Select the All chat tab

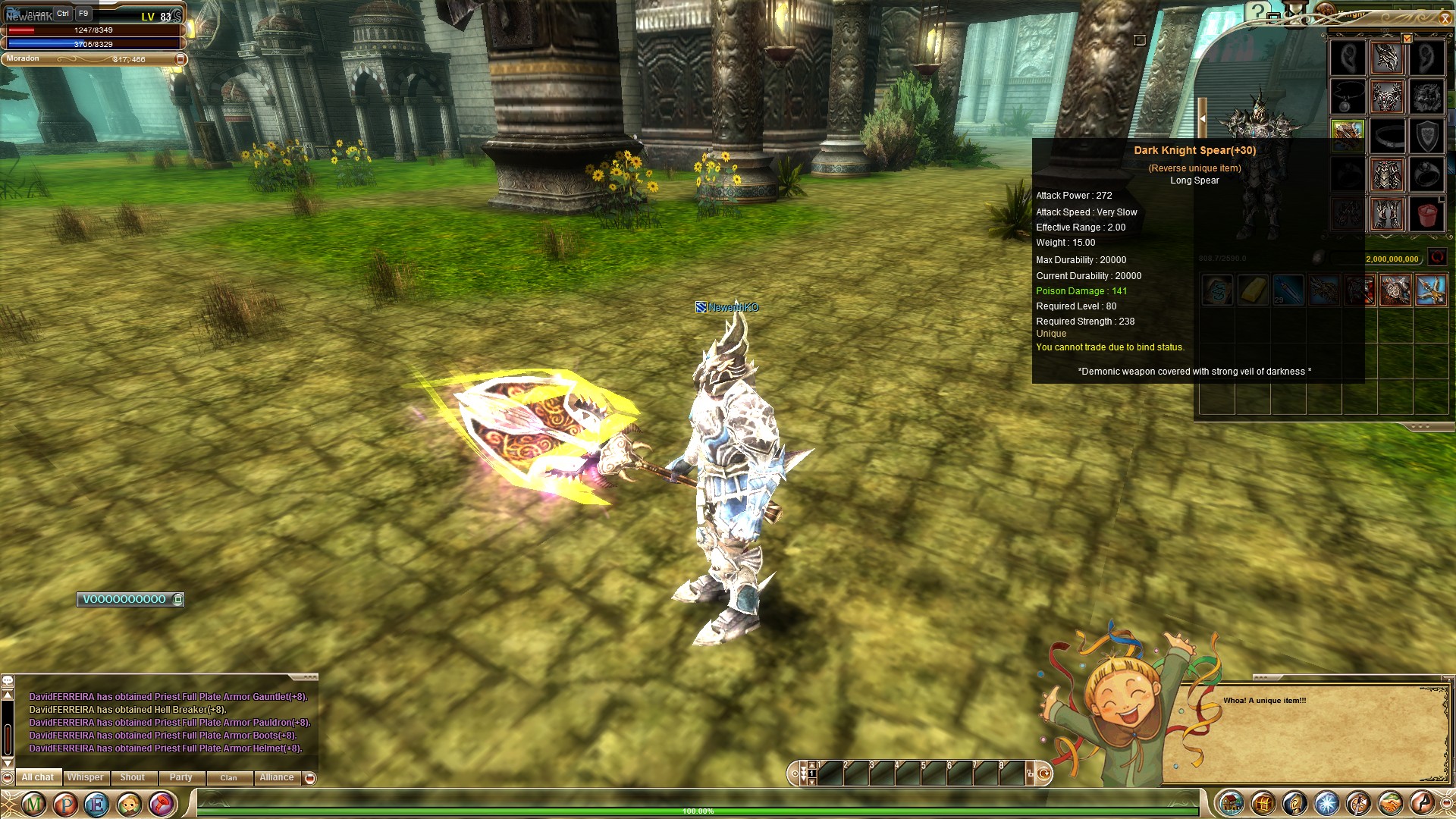37,777
